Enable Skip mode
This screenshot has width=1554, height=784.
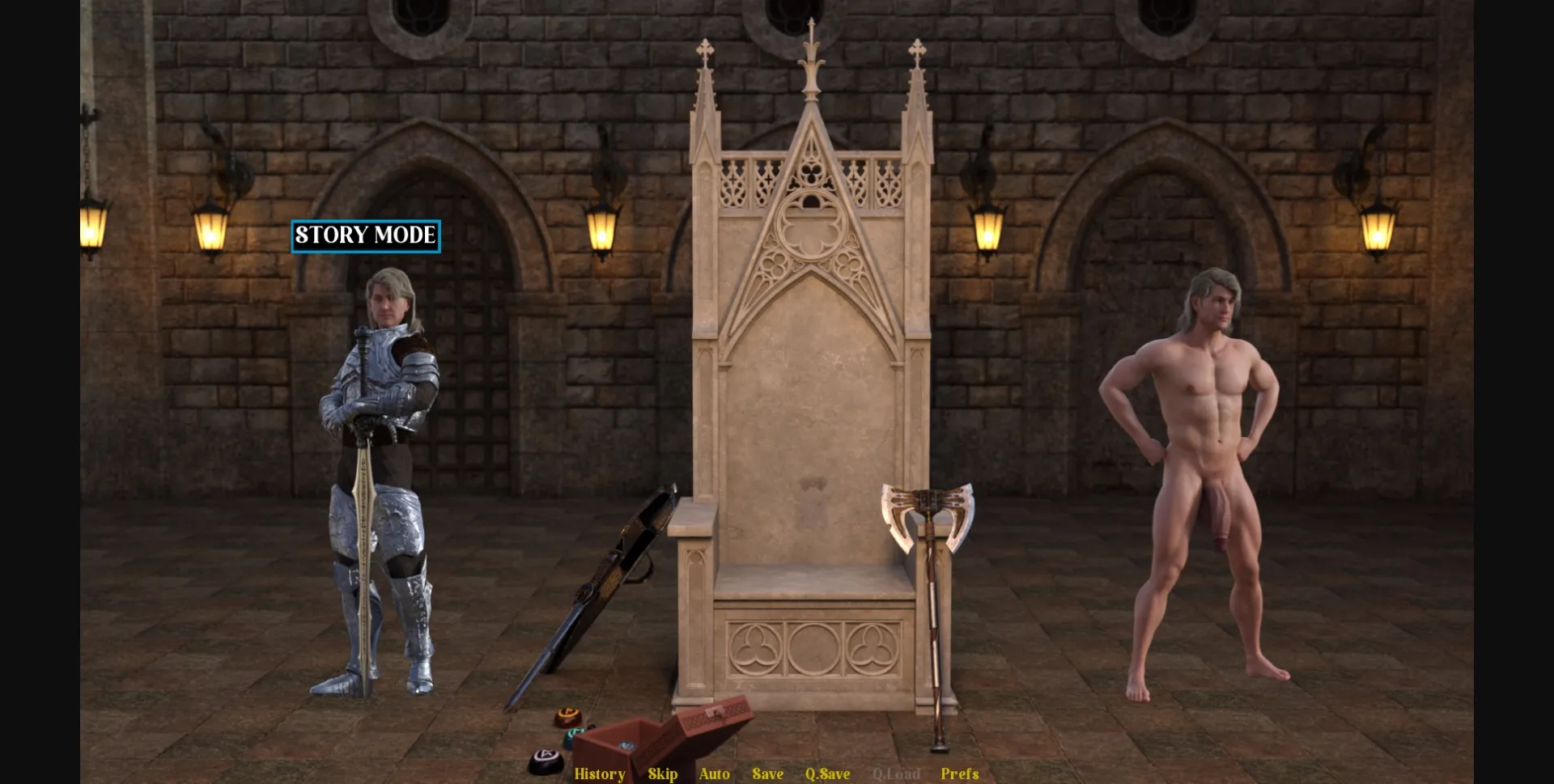point(662,773)
